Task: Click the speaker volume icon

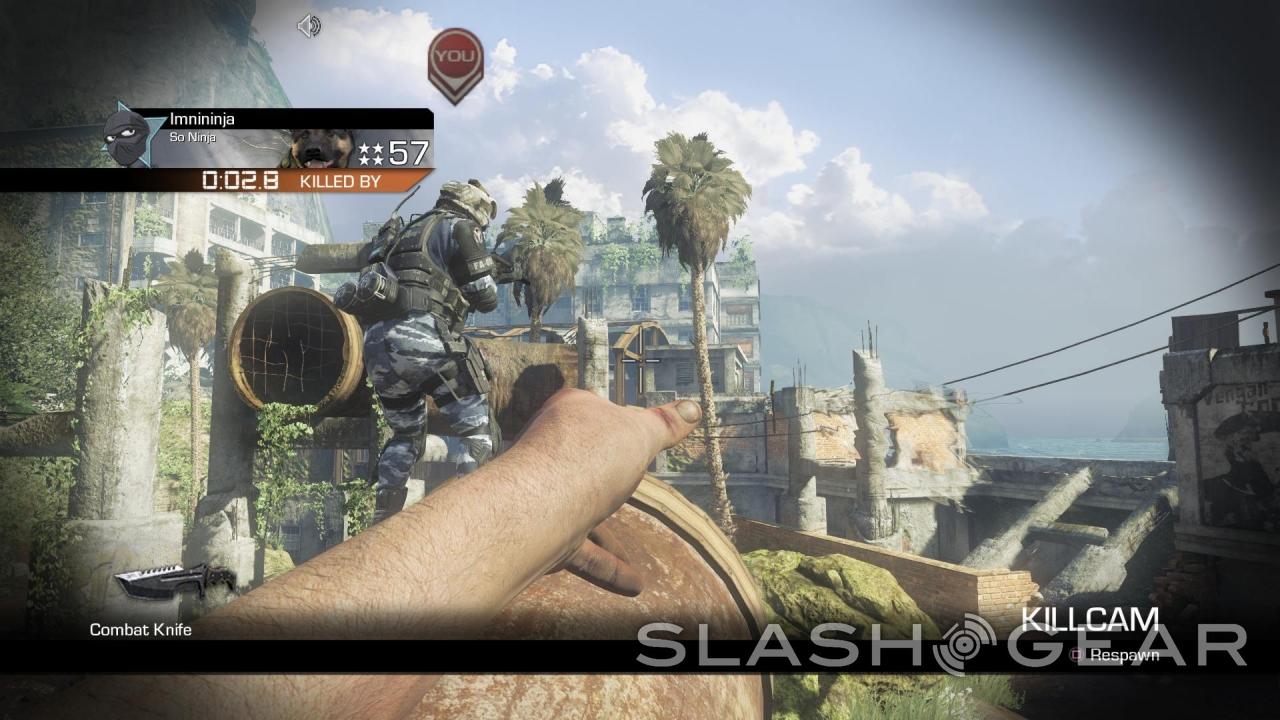Action: tap(309, 27)
